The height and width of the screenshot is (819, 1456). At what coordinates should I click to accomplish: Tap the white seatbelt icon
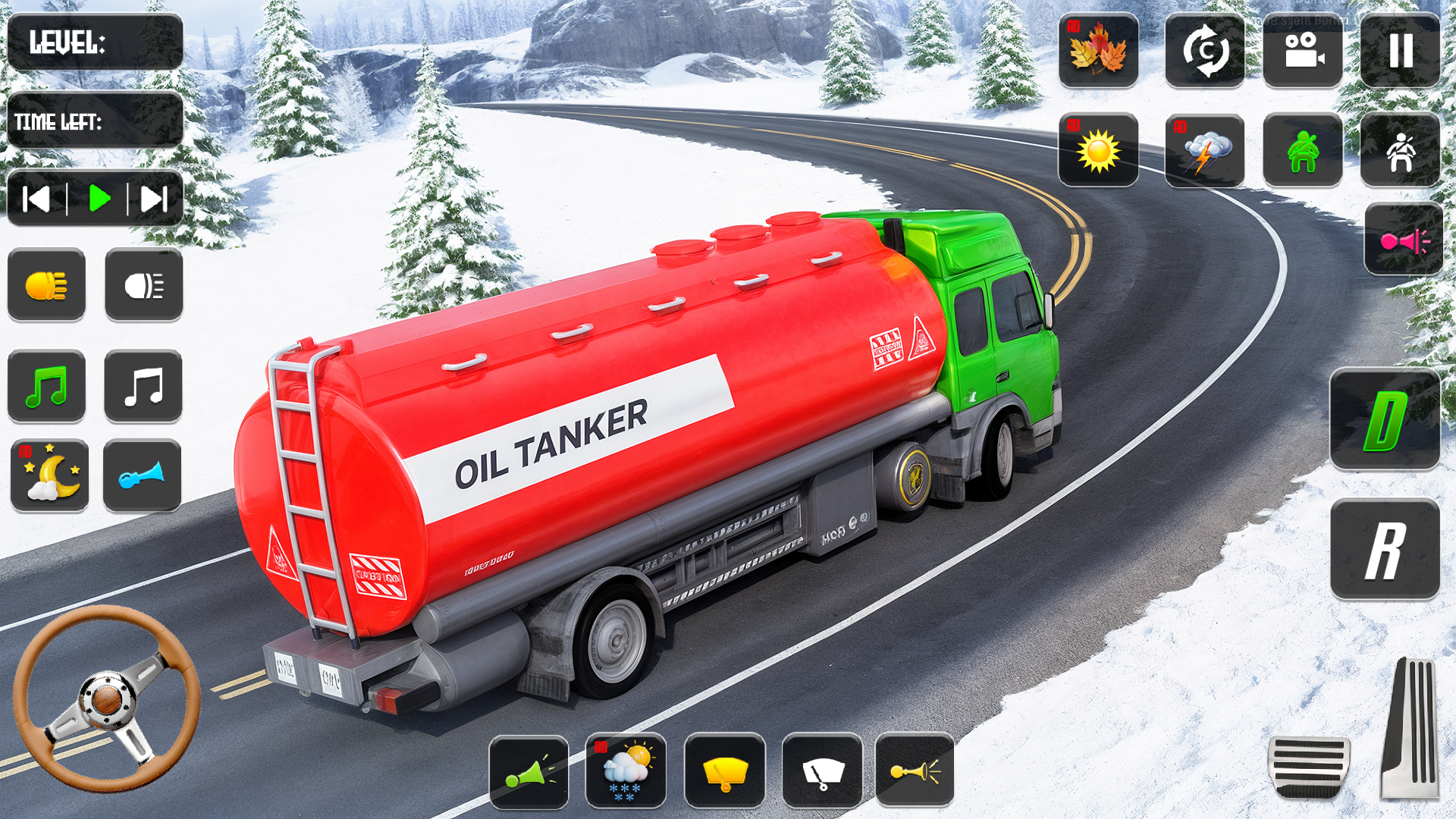point(1400,150)
